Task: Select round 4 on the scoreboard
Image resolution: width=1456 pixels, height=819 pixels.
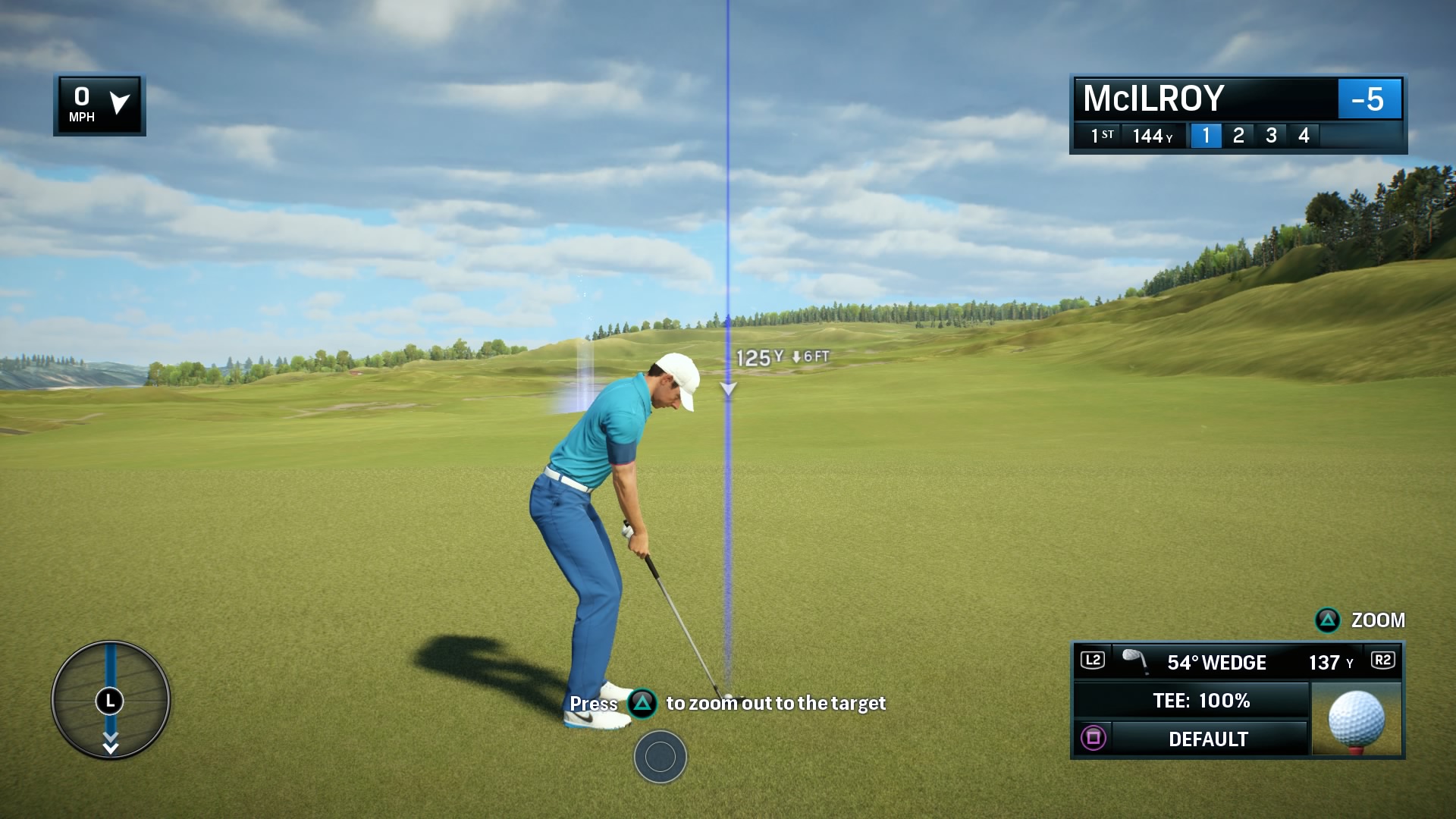Action: [1304, 136]
